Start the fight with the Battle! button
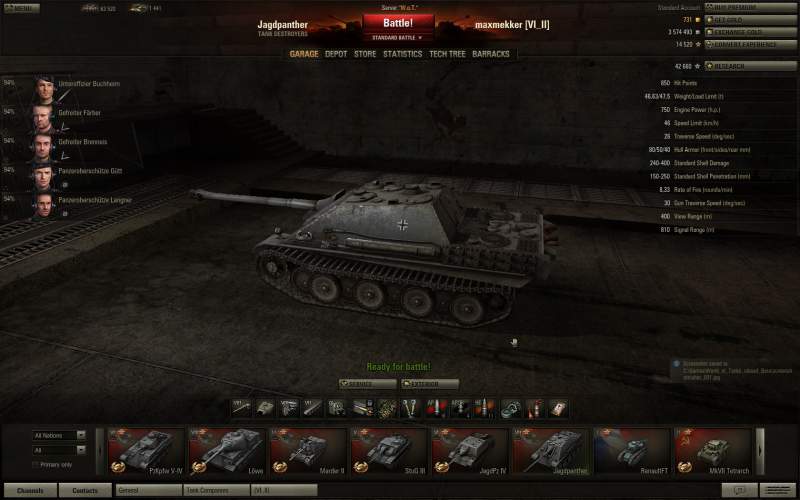Image resolution: width=800 pixels, height=500 pixels. (398, 23)
